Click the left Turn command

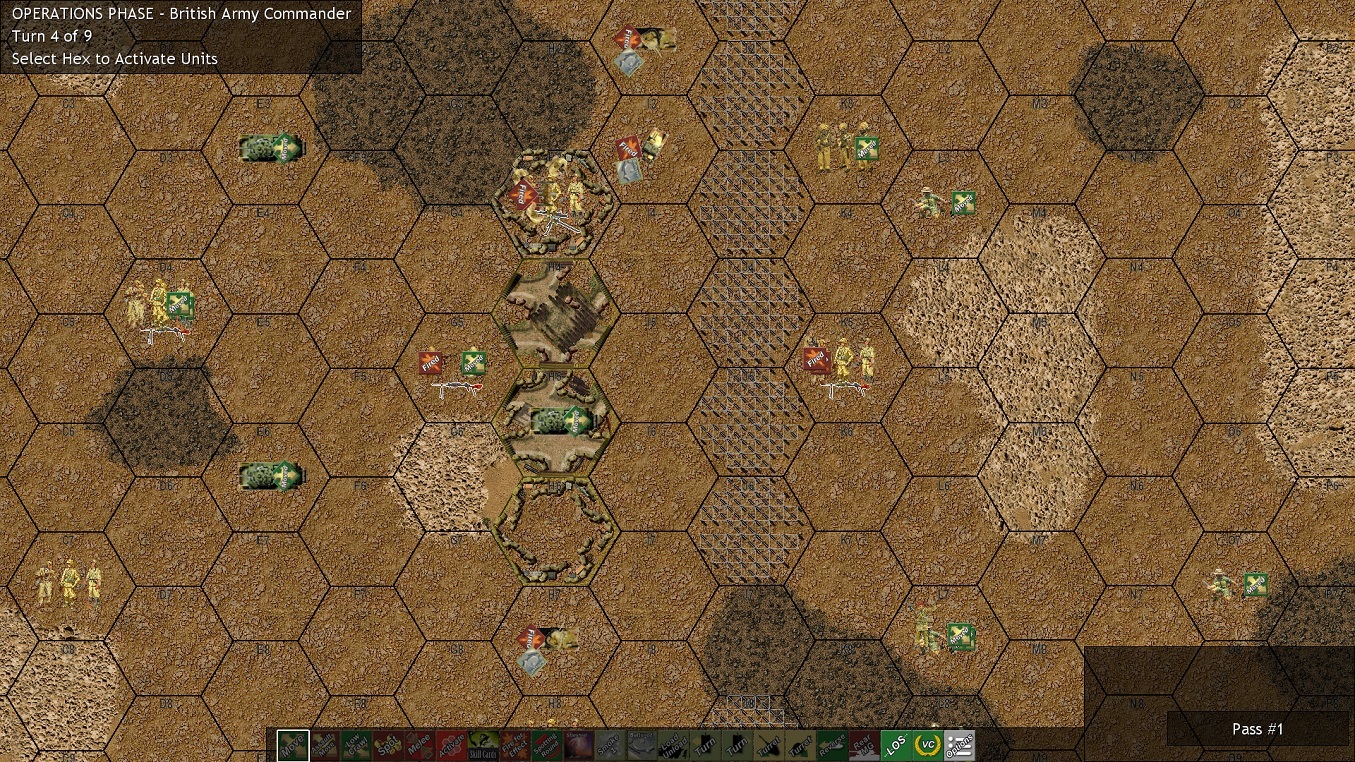click(x=703, y=744)
